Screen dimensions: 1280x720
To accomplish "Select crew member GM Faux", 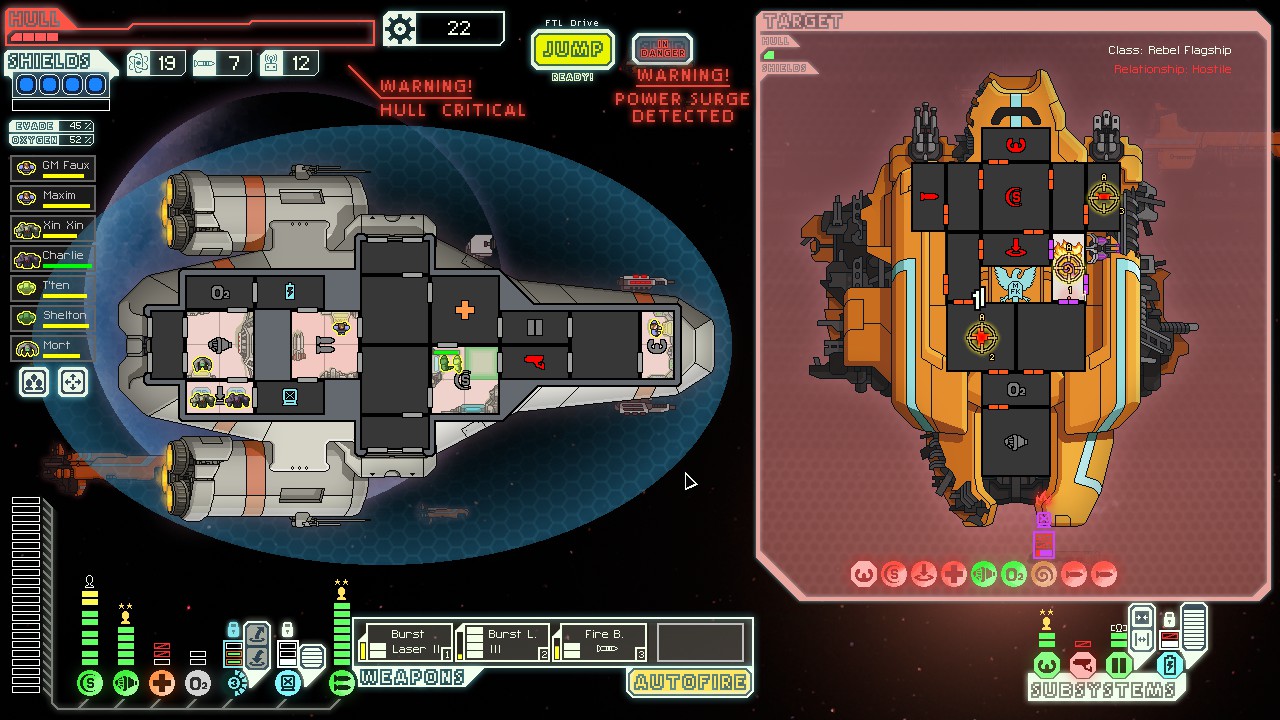I will [54, 167].
